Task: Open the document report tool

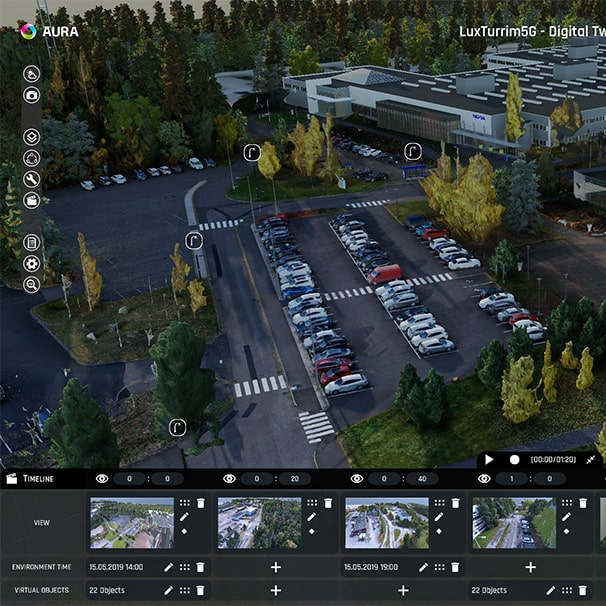Action: 32,242
